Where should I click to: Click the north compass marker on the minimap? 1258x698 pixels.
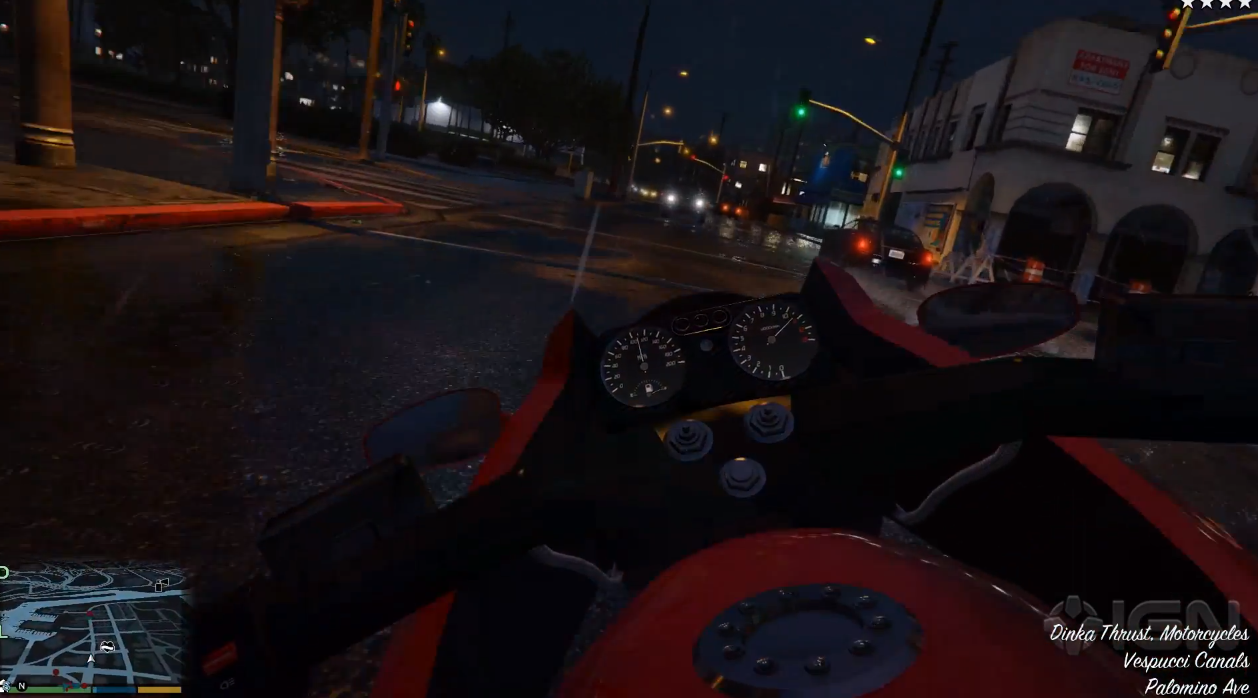click(21, 686)
